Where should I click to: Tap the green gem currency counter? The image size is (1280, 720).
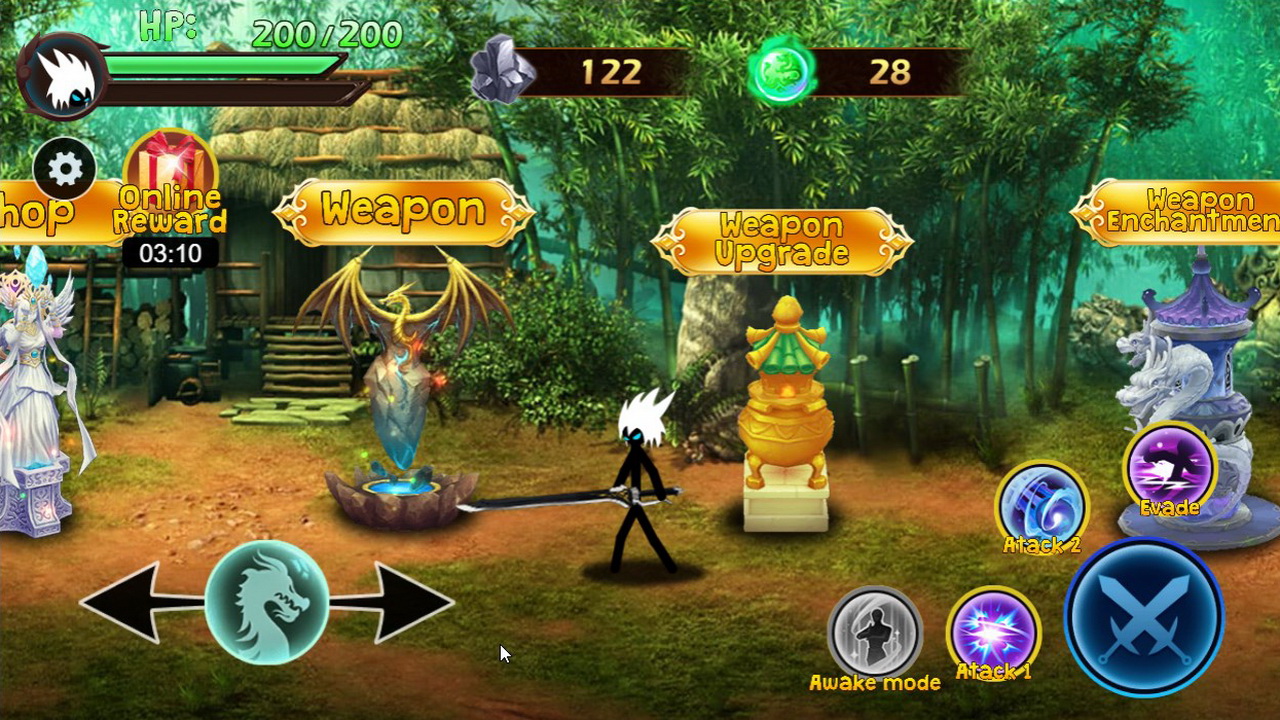[850, 72]
